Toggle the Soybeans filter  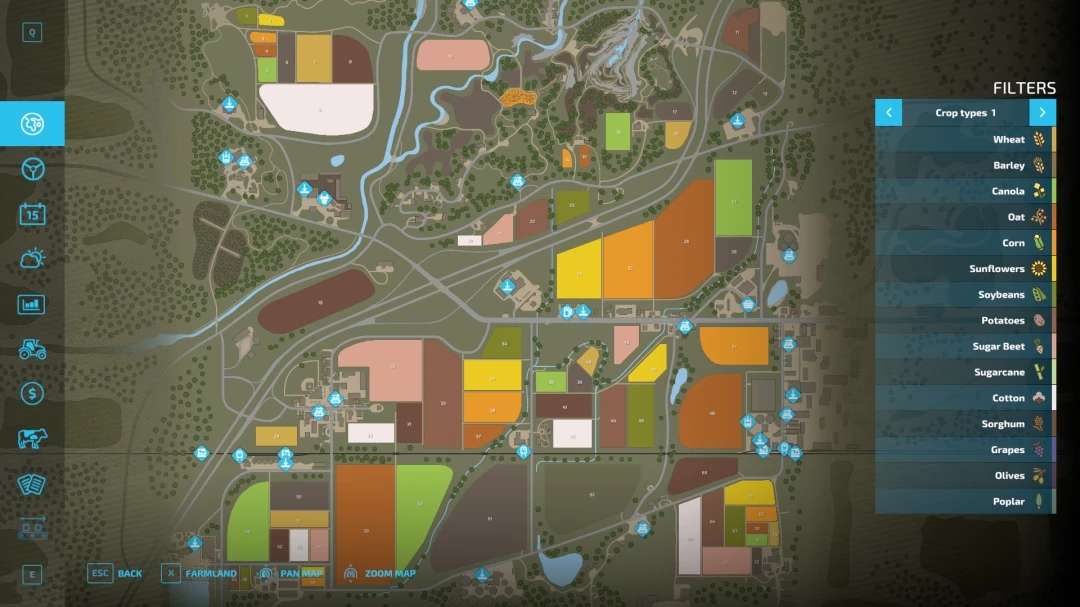point(965,295)
